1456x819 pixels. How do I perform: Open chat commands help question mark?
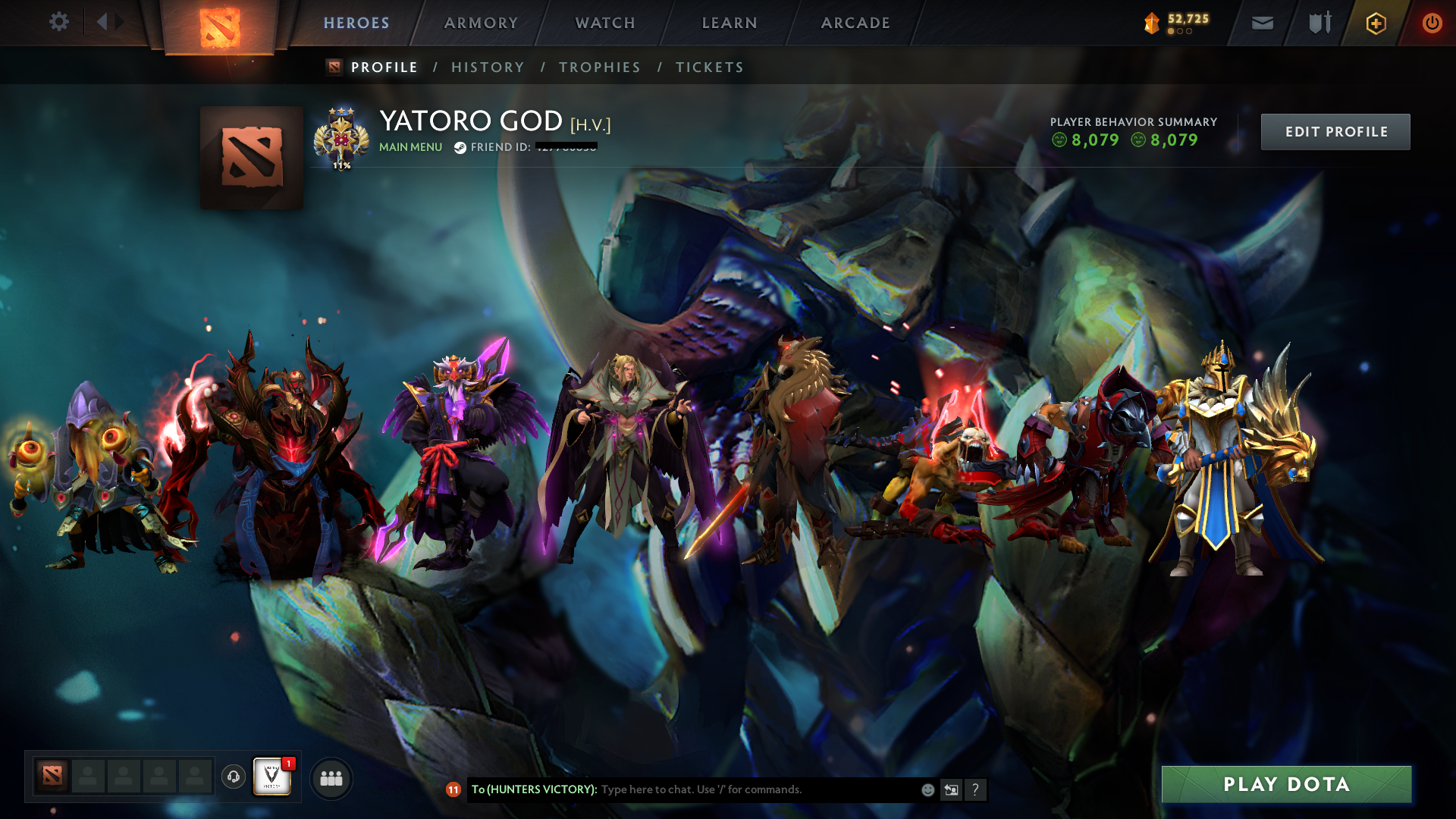click(976, 789)
